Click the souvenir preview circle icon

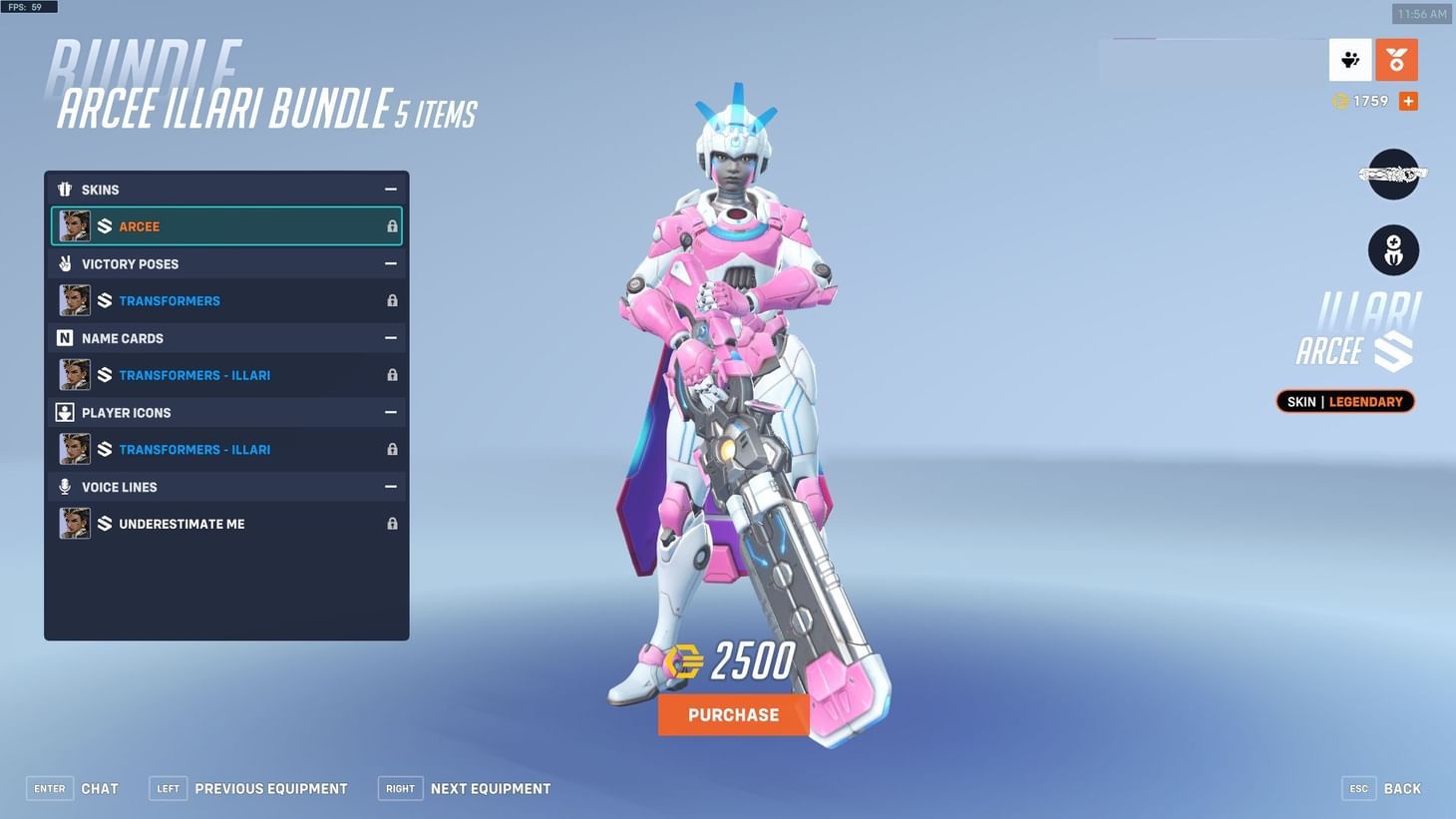pos(1393,249)
